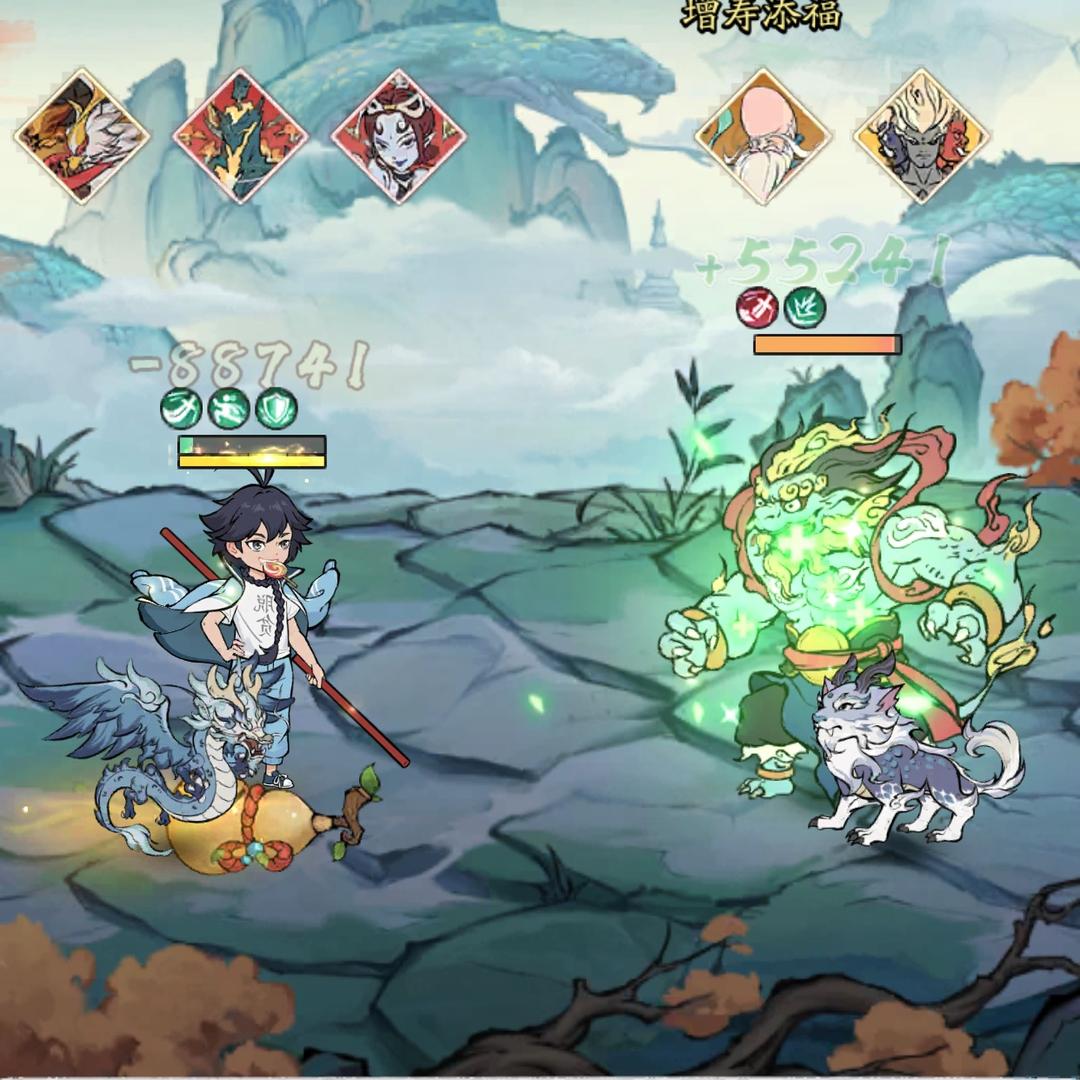The width and height of the screenshot is (1080, 1080).
Task: View the green shield buff icon
Action: (x=276, y=408)
